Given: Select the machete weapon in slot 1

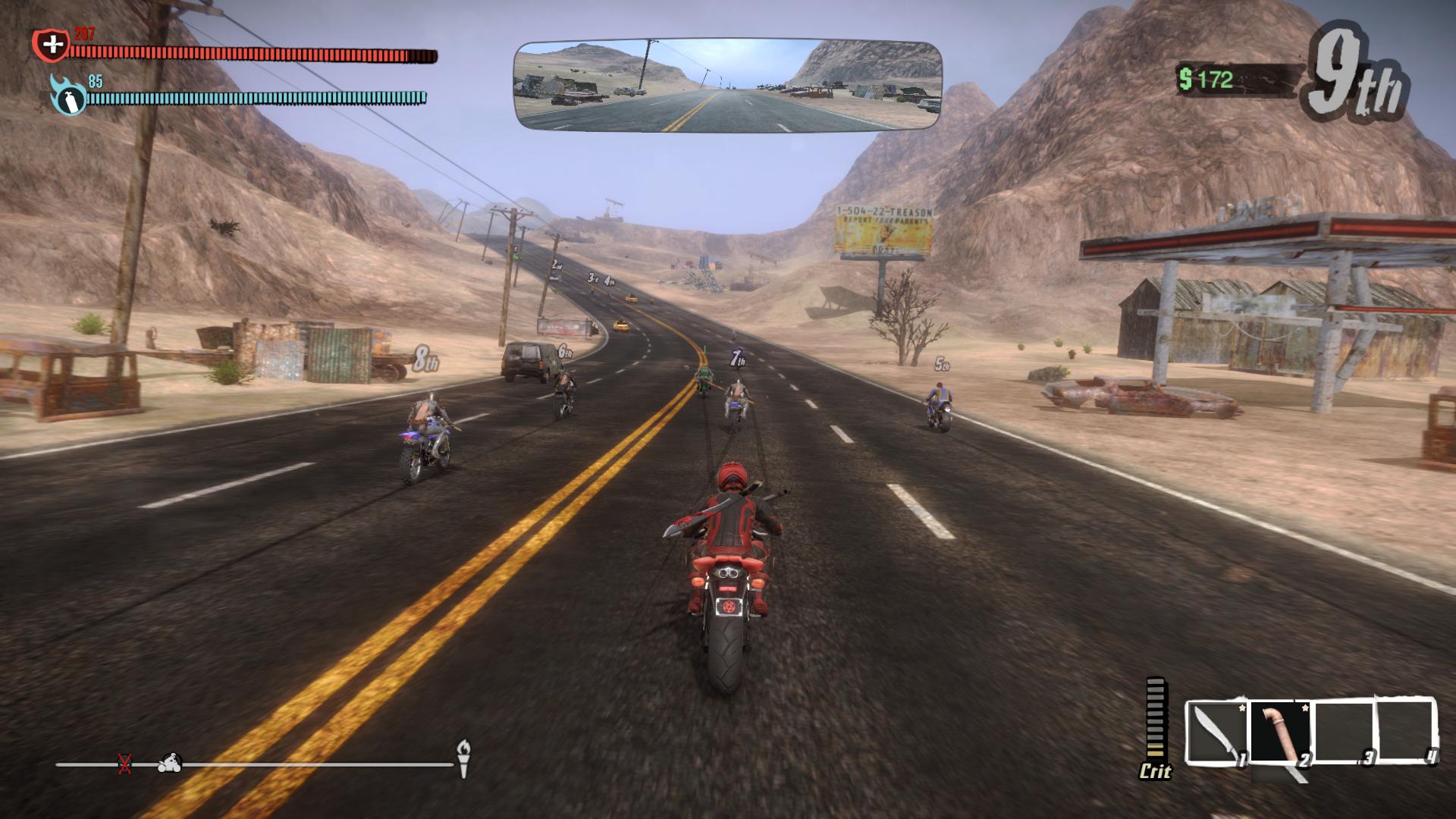Looking at the screenshot, I should click(1216, 732).
